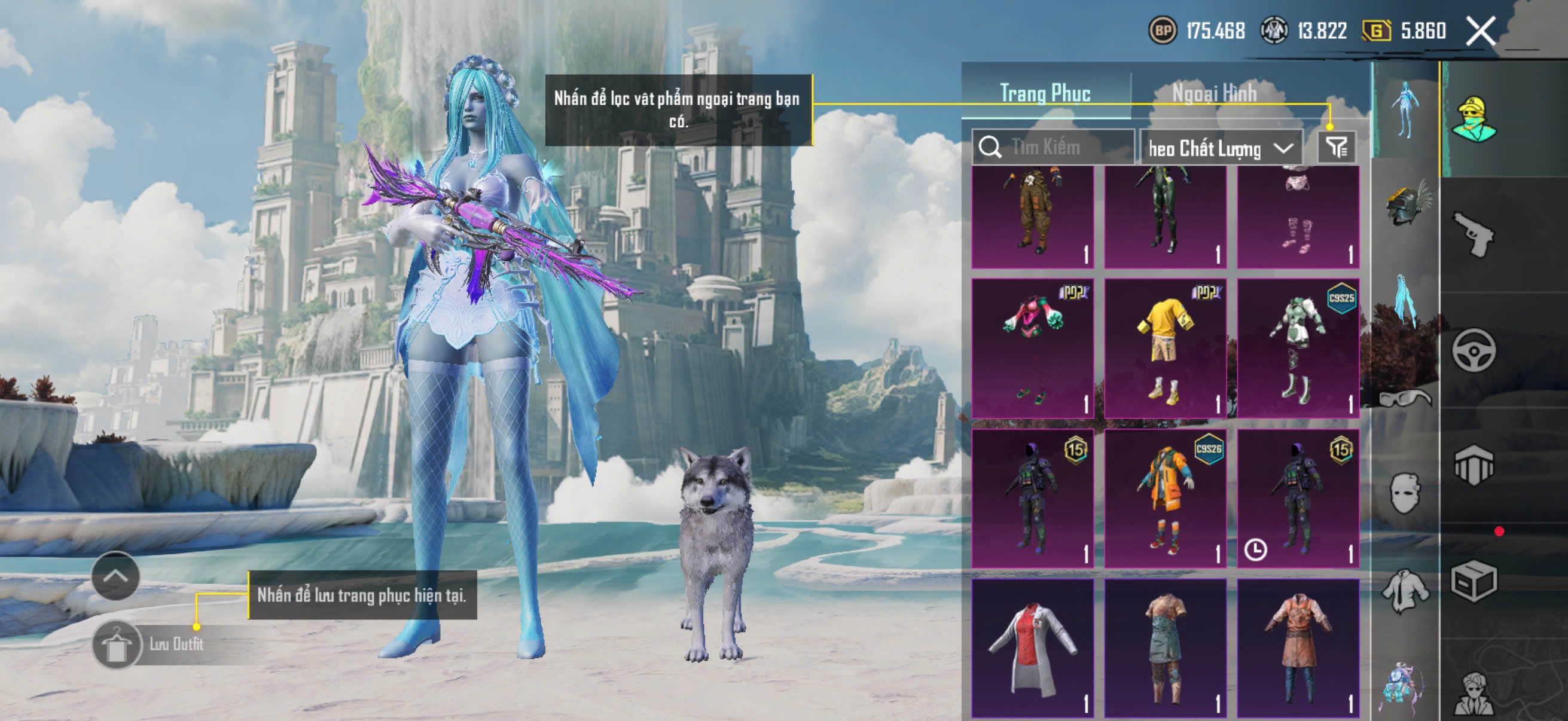Viewport: 1568px width, 721px height.
Task: Choose the yellow t-shirt outfit
Action: (x=1165, y=348)
